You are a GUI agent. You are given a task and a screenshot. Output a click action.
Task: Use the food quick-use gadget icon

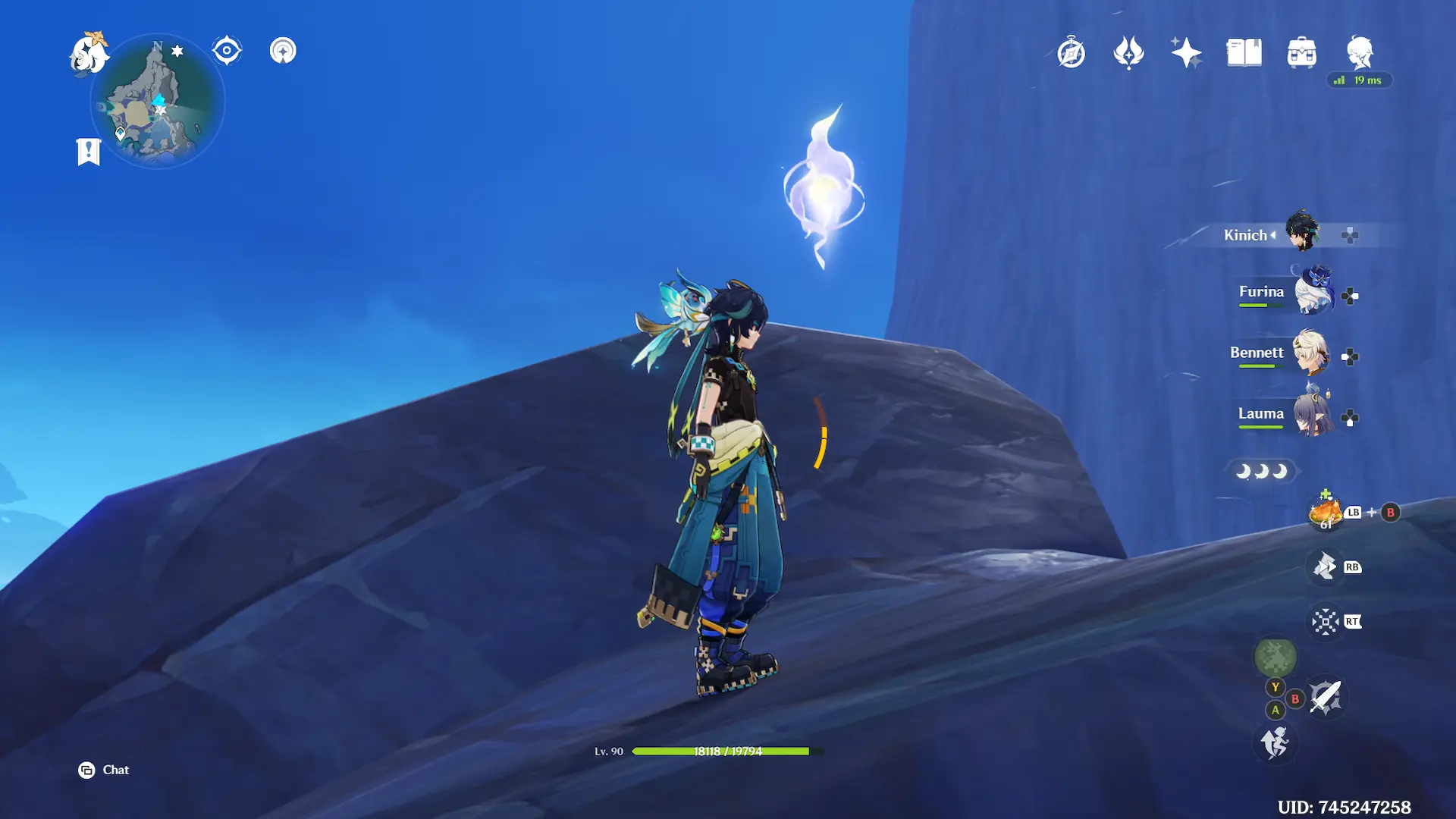pyautogui.click(x=1326, y=513)
